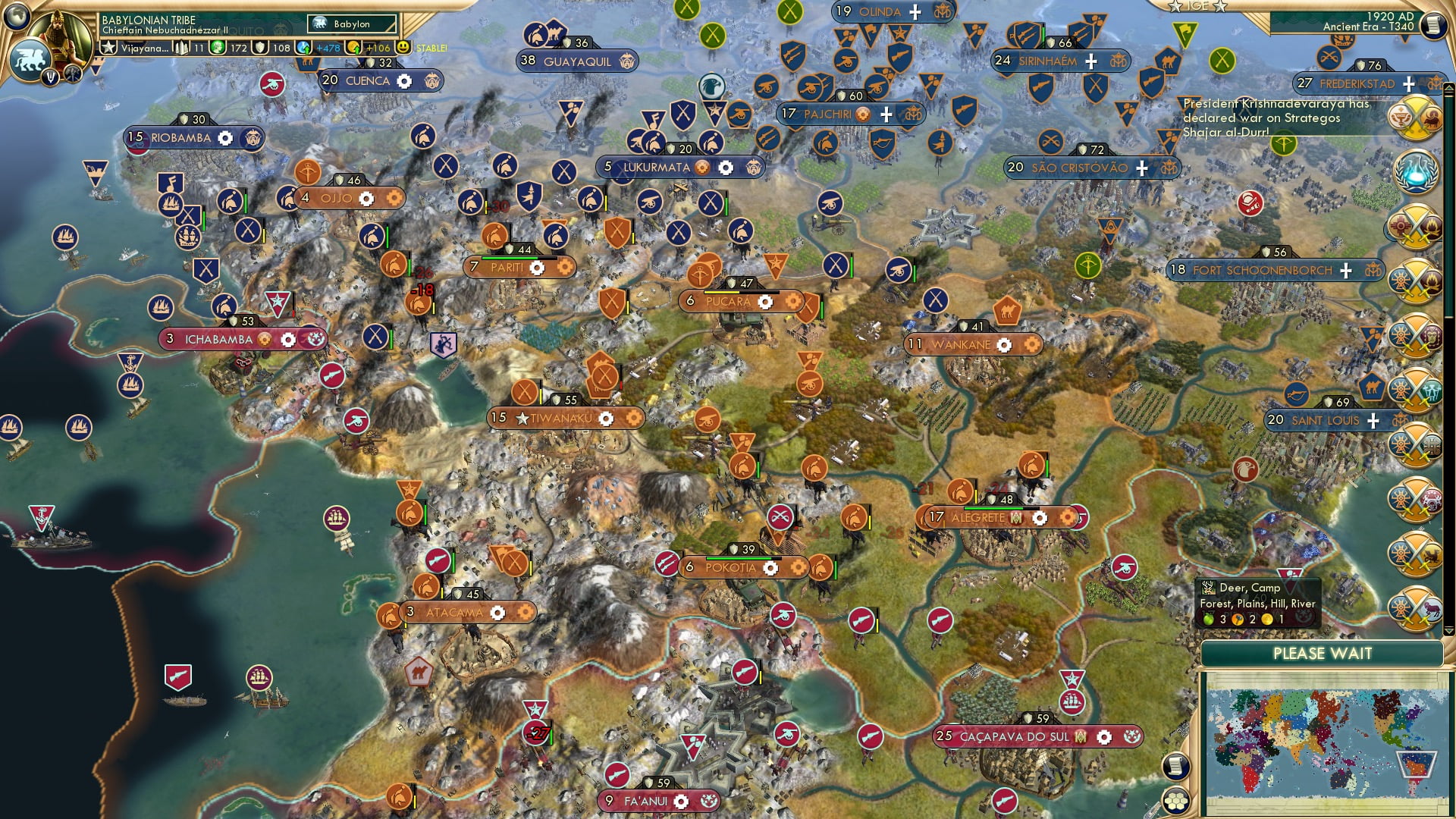Open the Babylon civilization dropdown banner
Screen dimensions: 1456x819
click(350, 24)
